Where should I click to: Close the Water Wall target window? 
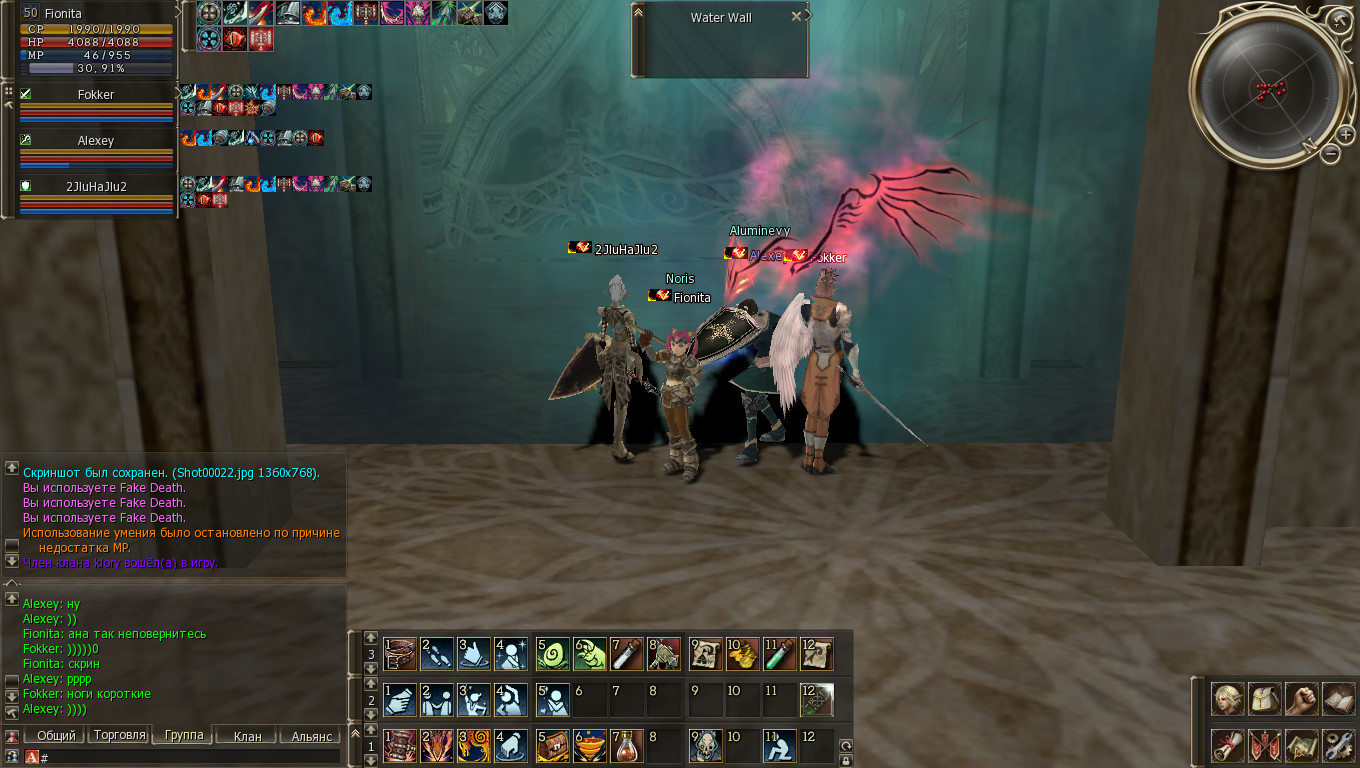796,16
